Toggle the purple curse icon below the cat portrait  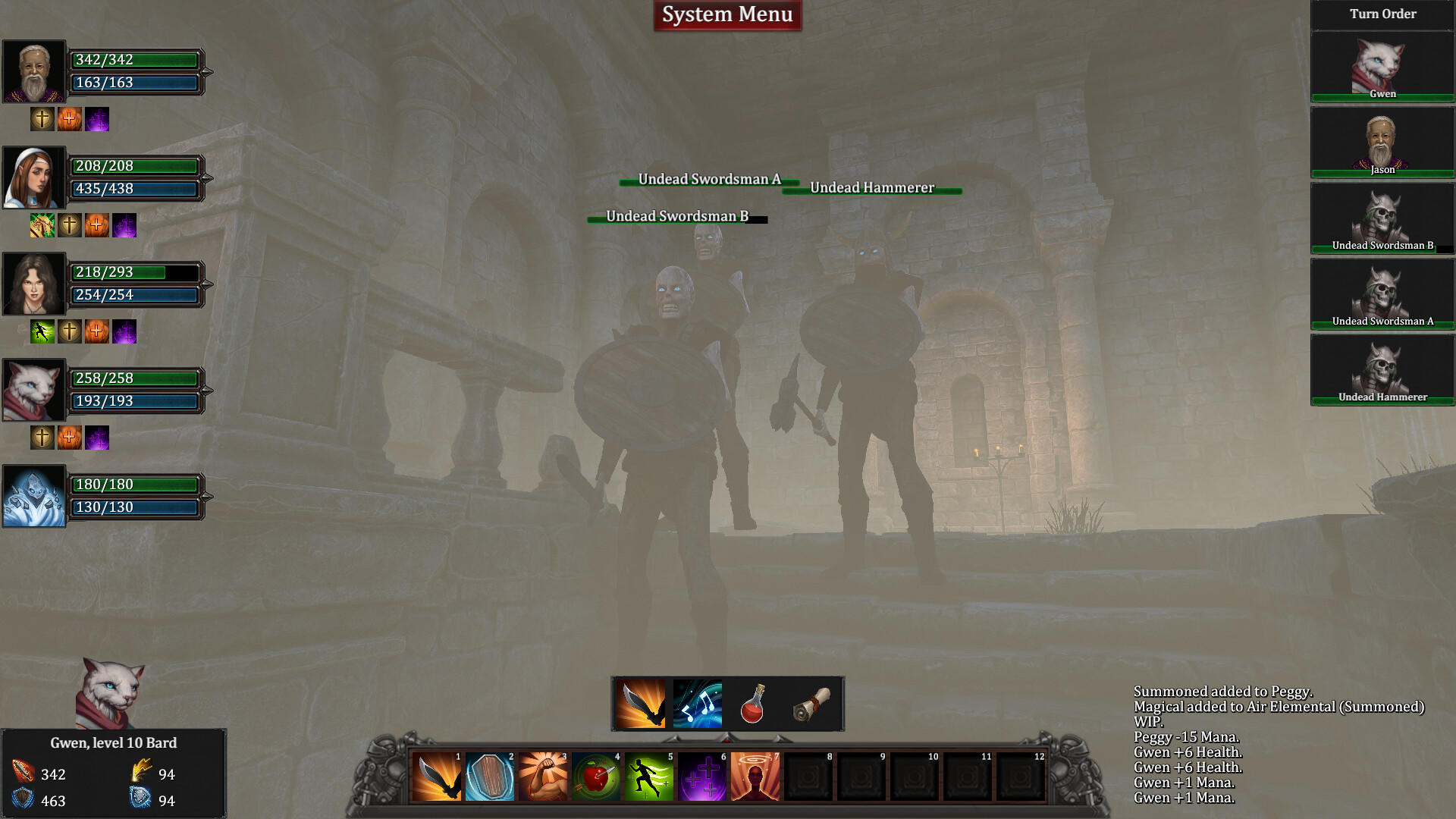[x=97, y=438]
